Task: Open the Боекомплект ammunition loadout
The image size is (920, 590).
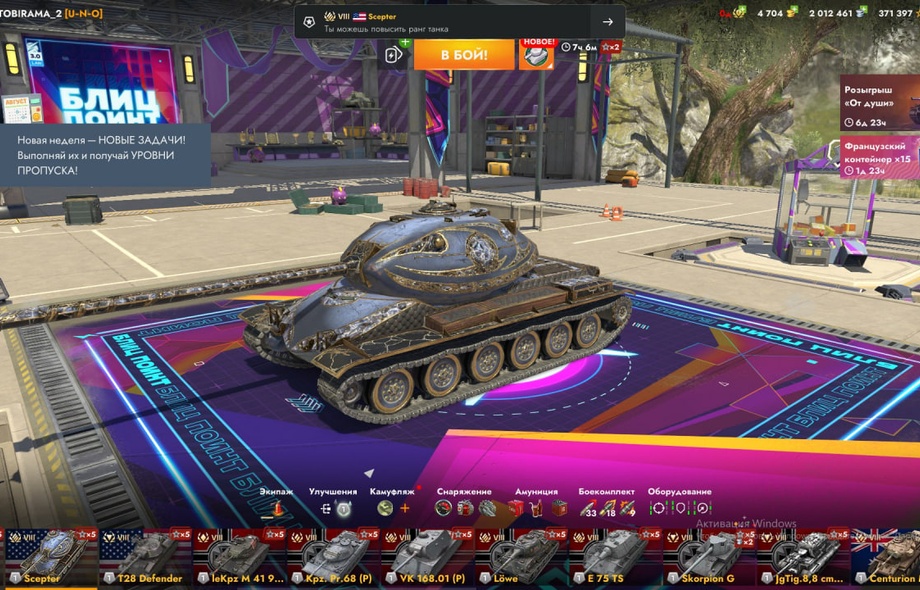Action: click(607, 508)
